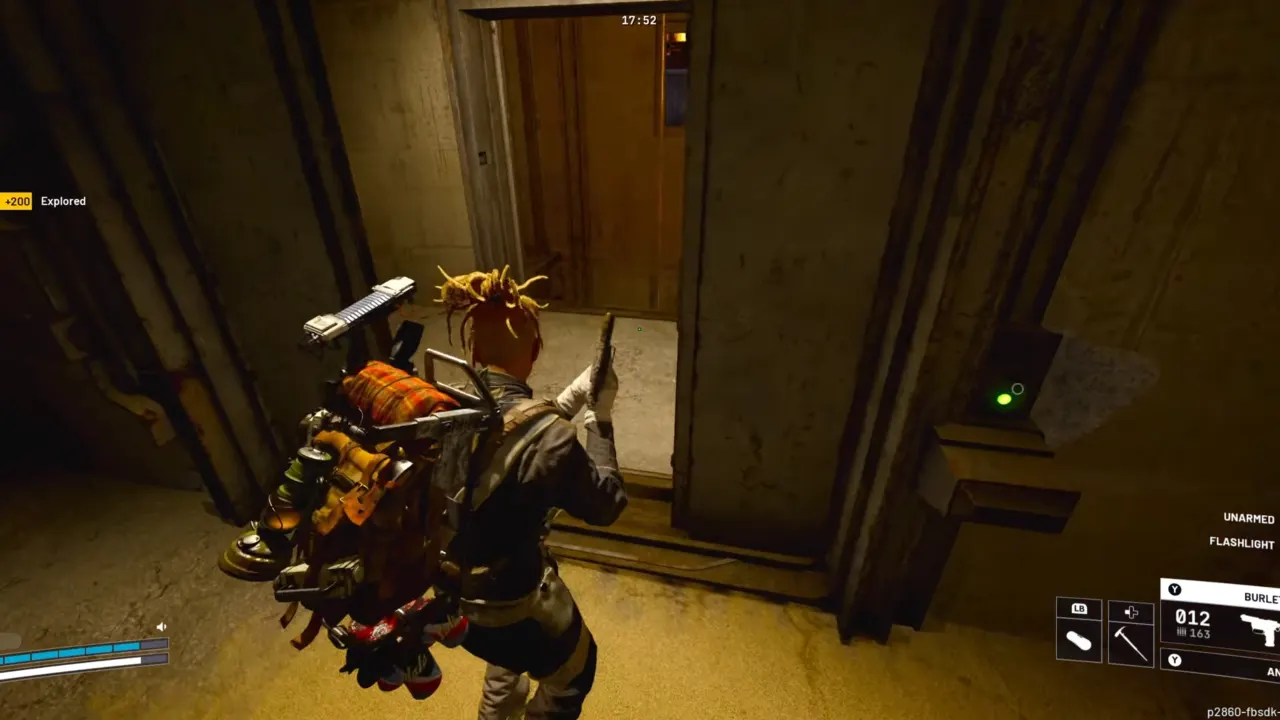Click the LB button label on the consumable slot
This screenshot has width=1280, height=720.
1079,608
